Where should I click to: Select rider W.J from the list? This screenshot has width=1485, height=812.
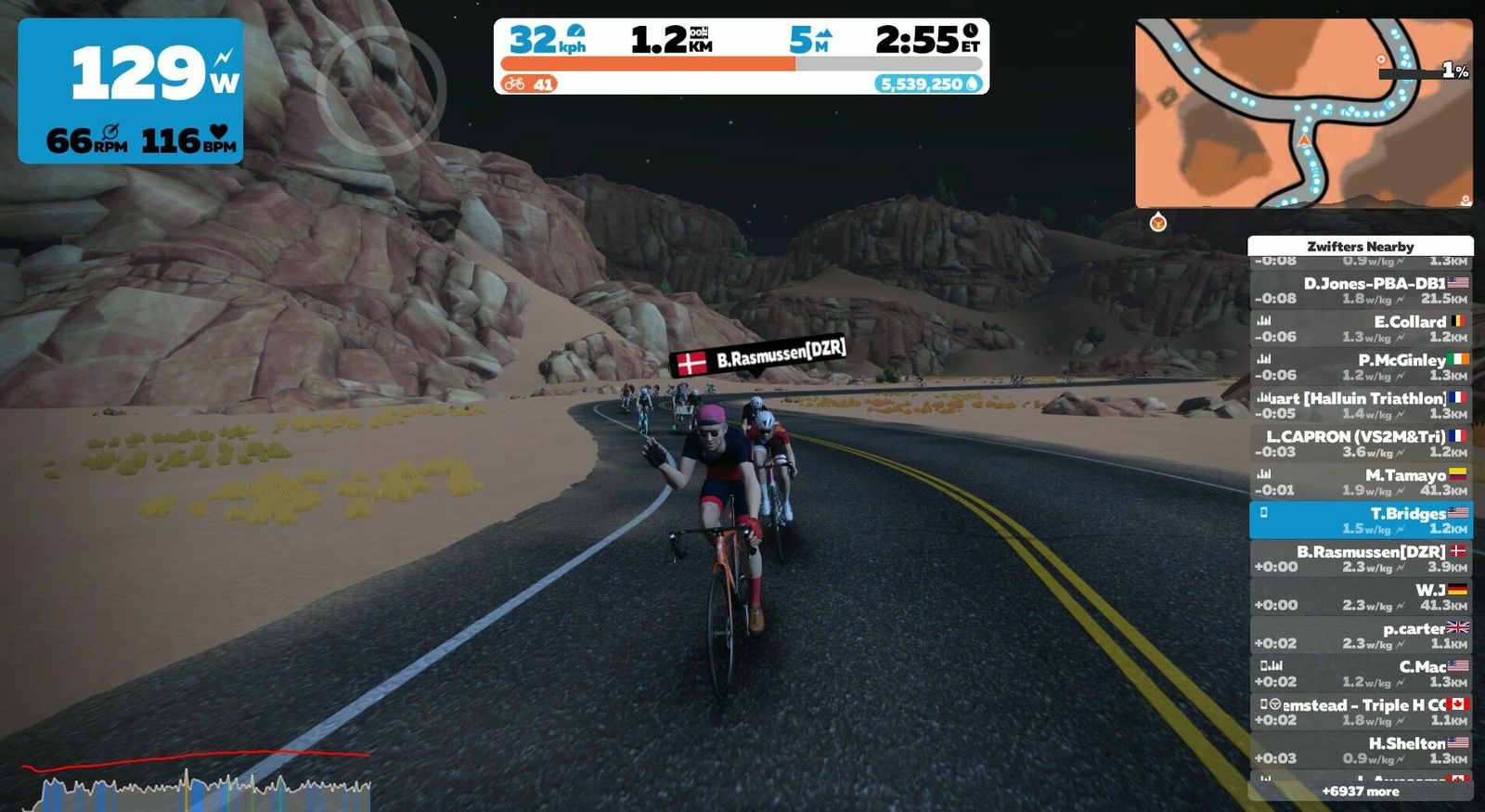pyautogui.click(x=1361, y=597)
